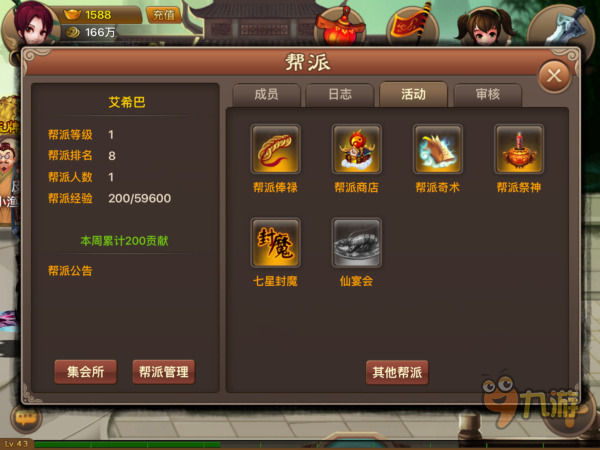Switch to the 成员 tab
Image resolution: width=600 pixels, height=450 pixels.
[x=265, y=95]
